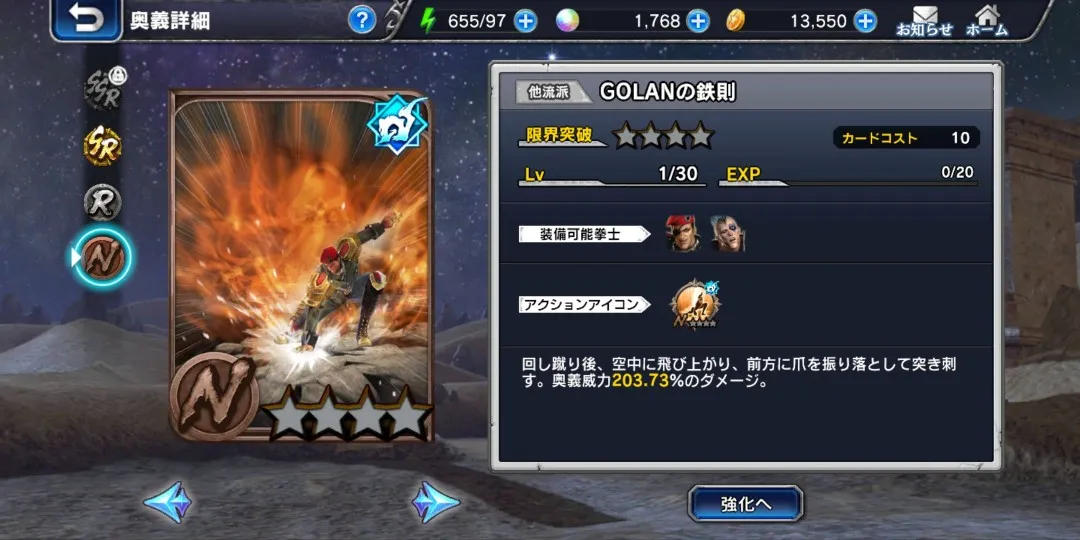
Task: Show the previous card with left arrow
Action: [167, 502]
